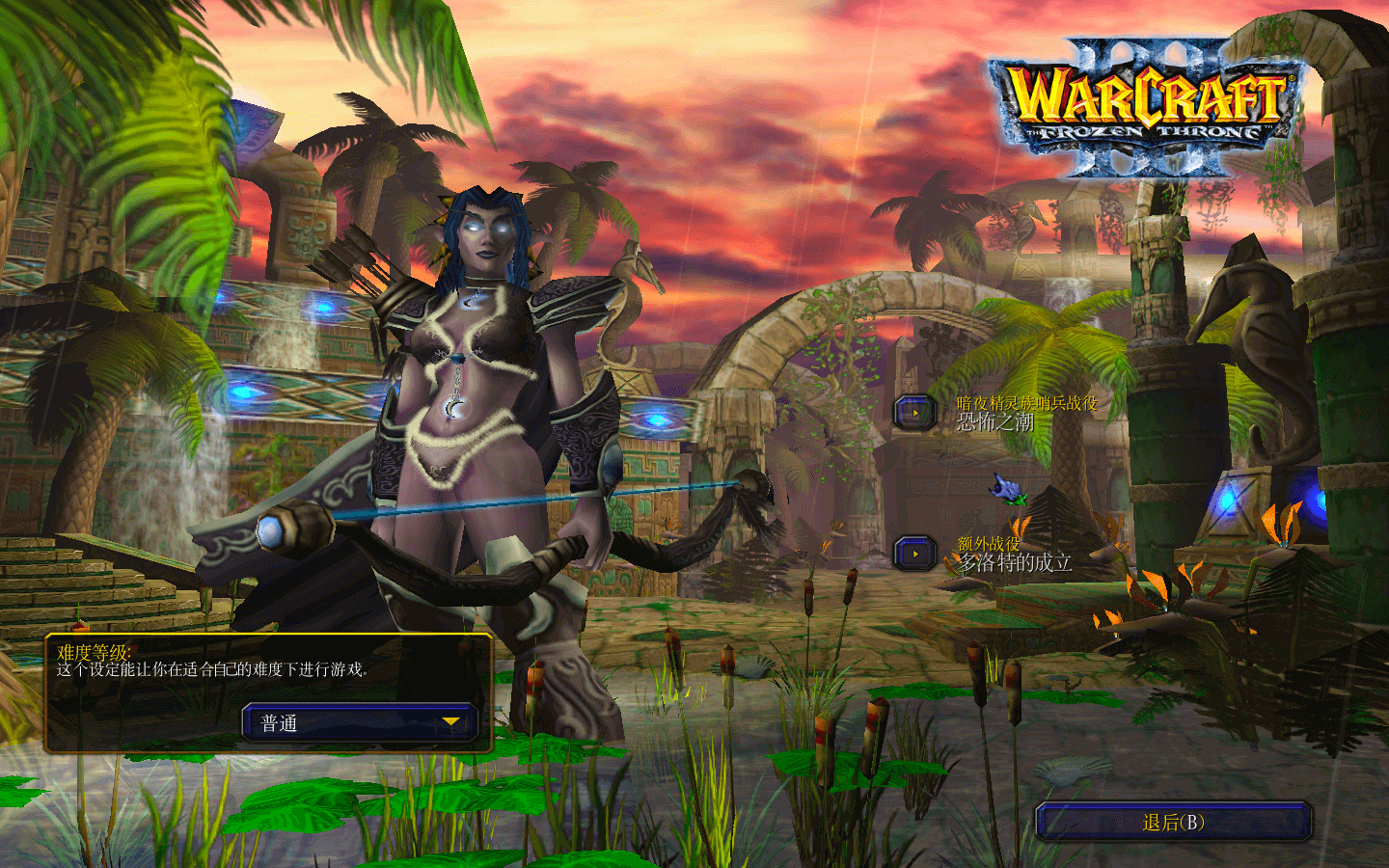This screenshot has height=868, width=1389.
Task: Select the 恐怖之潮 Night Elf campaign
Action: [914, 413]
